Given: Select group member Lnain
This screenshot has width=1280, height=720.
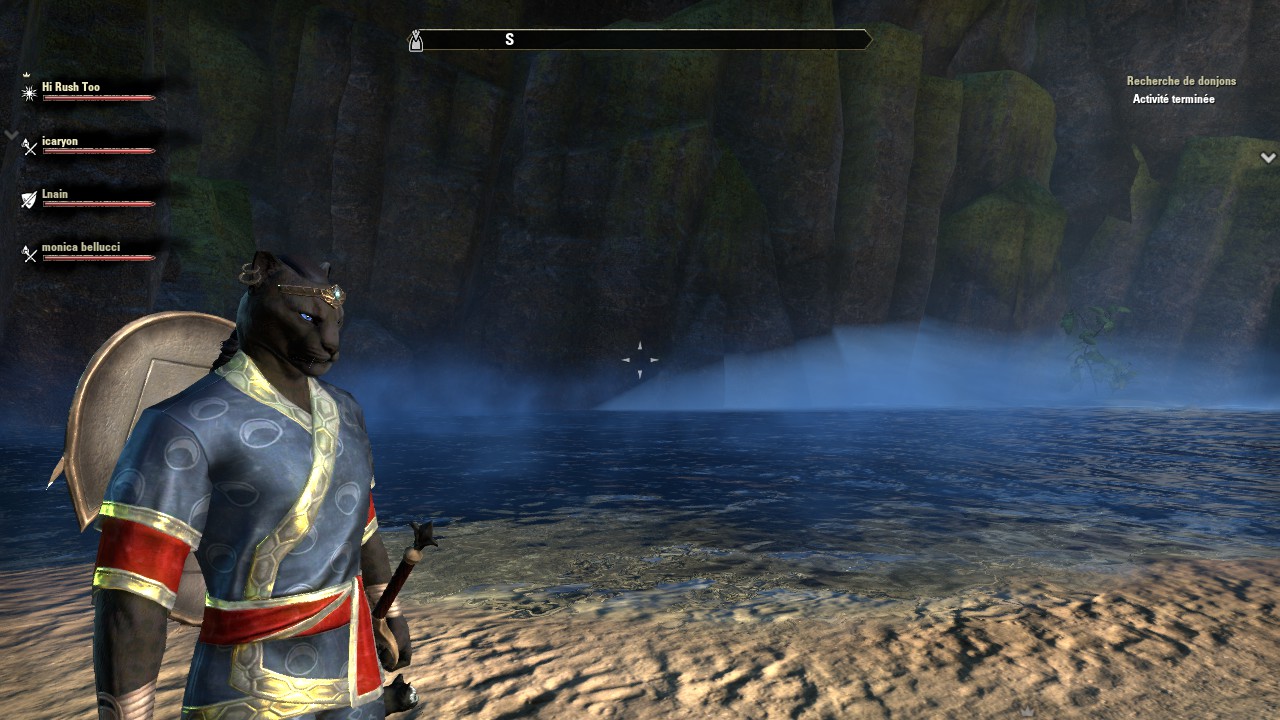Looking at the screenshot, I should [55, 194].
